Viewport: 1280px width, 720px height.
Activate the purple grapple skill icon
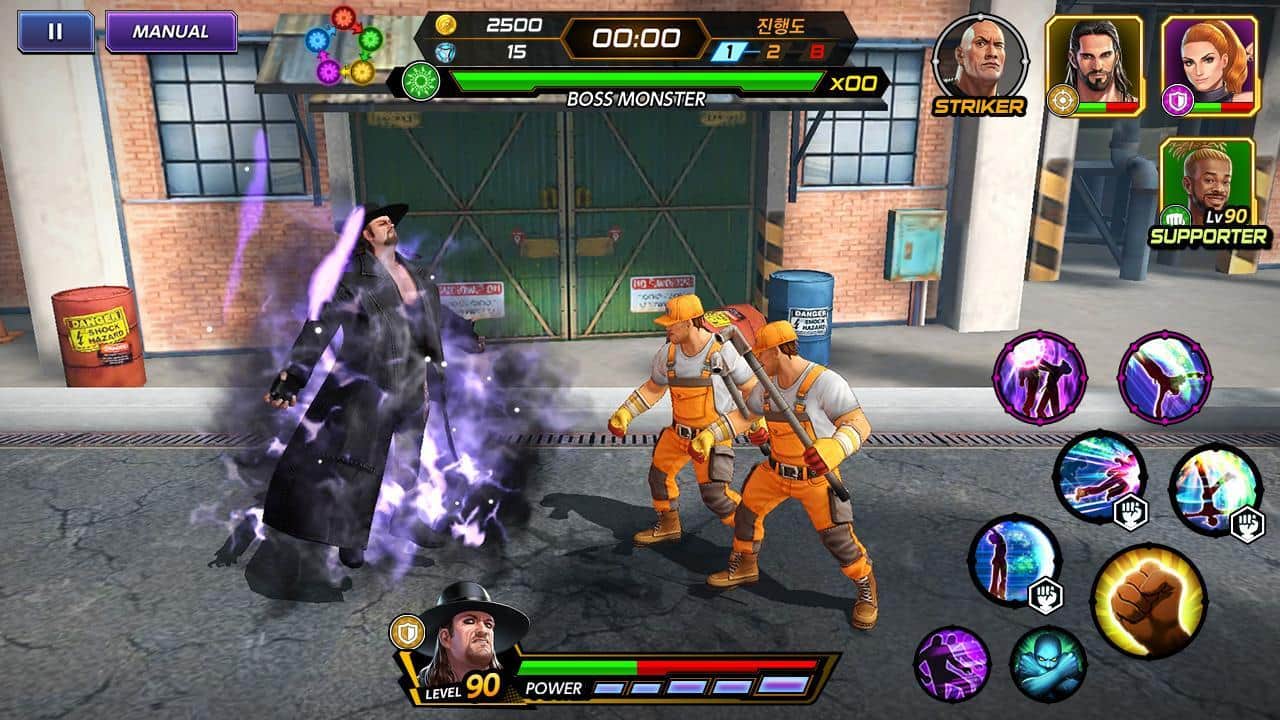[x=1039, y=378]
